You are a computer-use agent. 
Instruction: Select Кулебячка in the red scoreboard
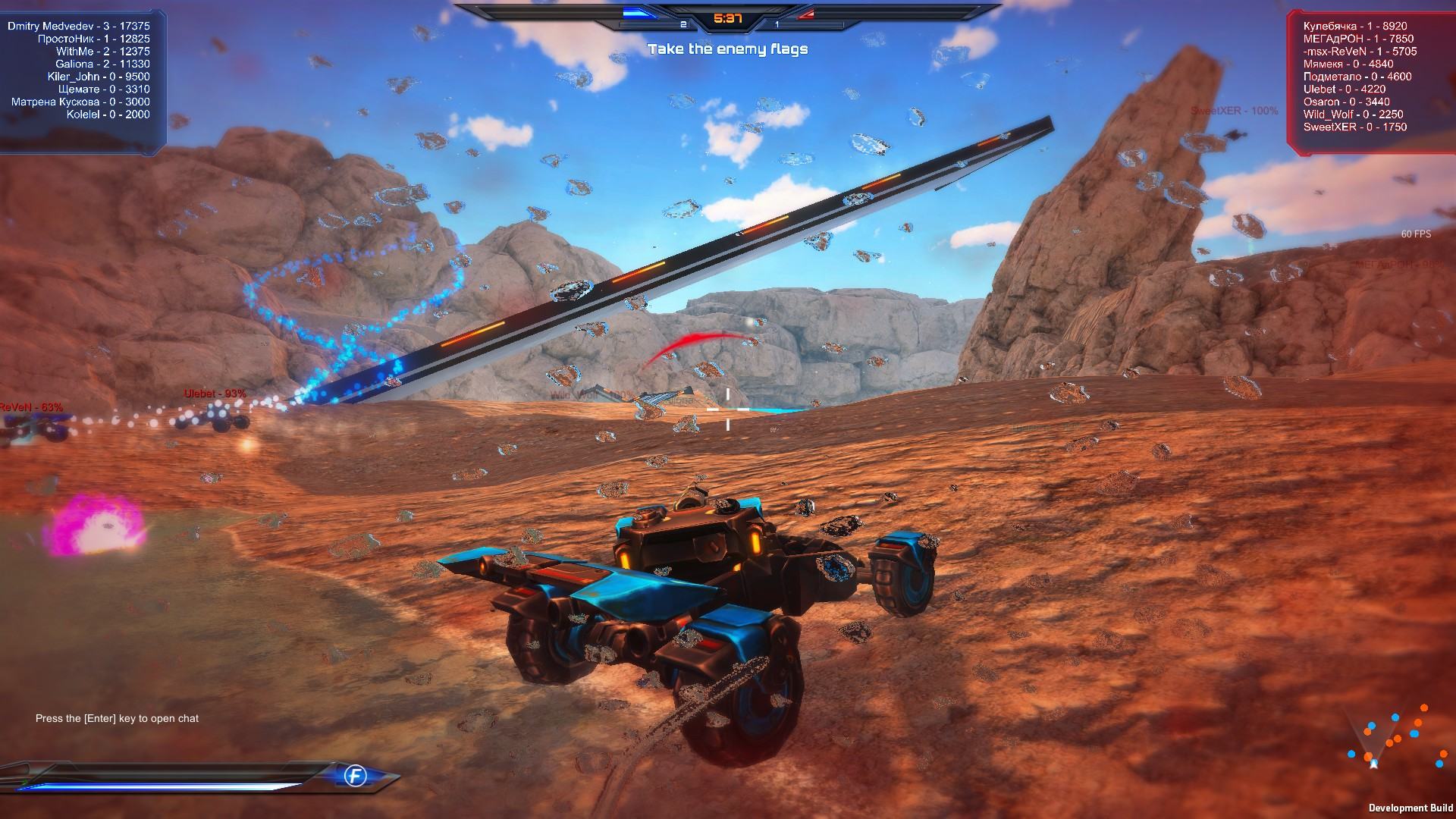(1355, 26)
